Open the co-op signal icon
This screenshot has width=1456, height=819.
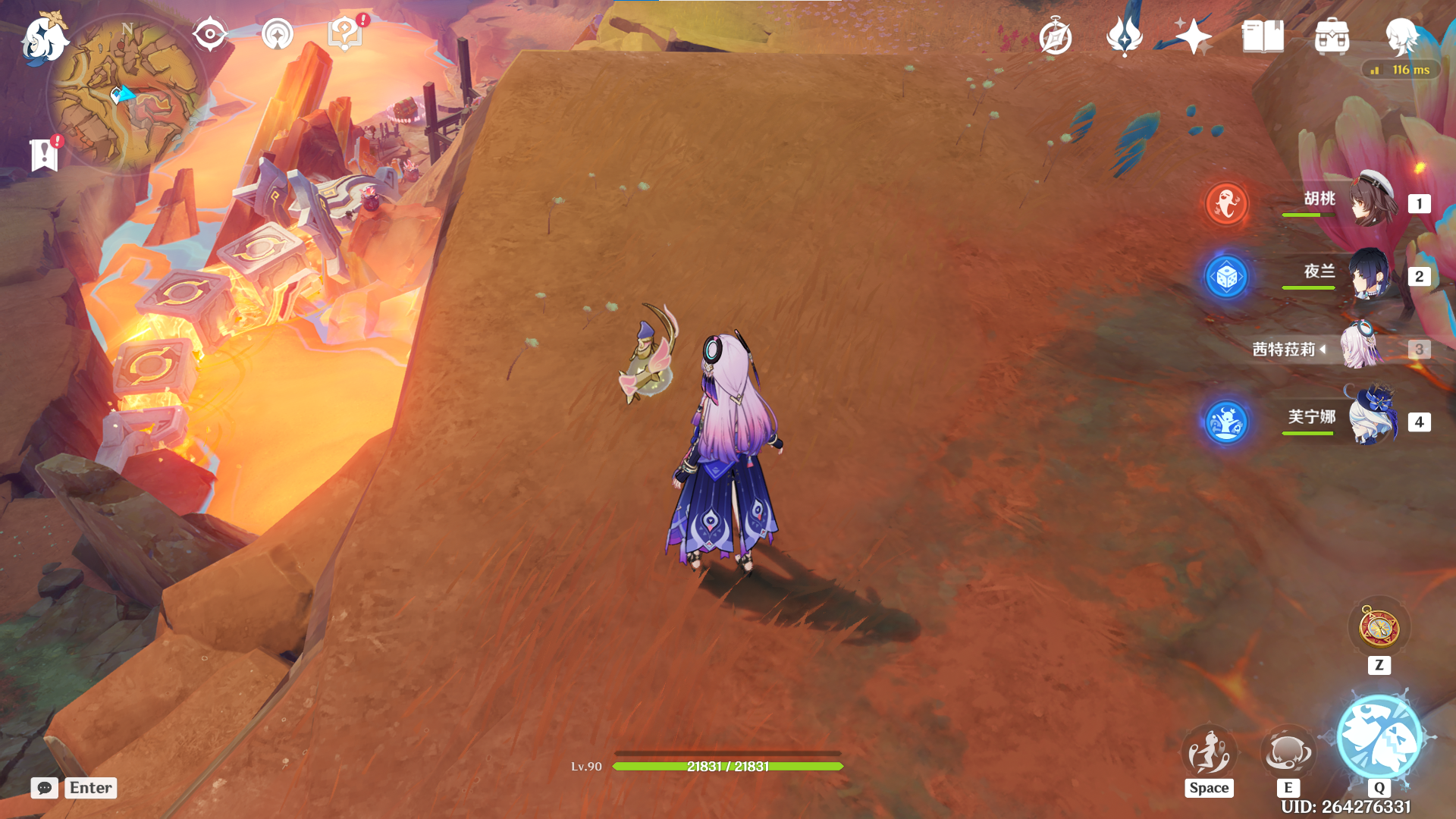[277, 34]
